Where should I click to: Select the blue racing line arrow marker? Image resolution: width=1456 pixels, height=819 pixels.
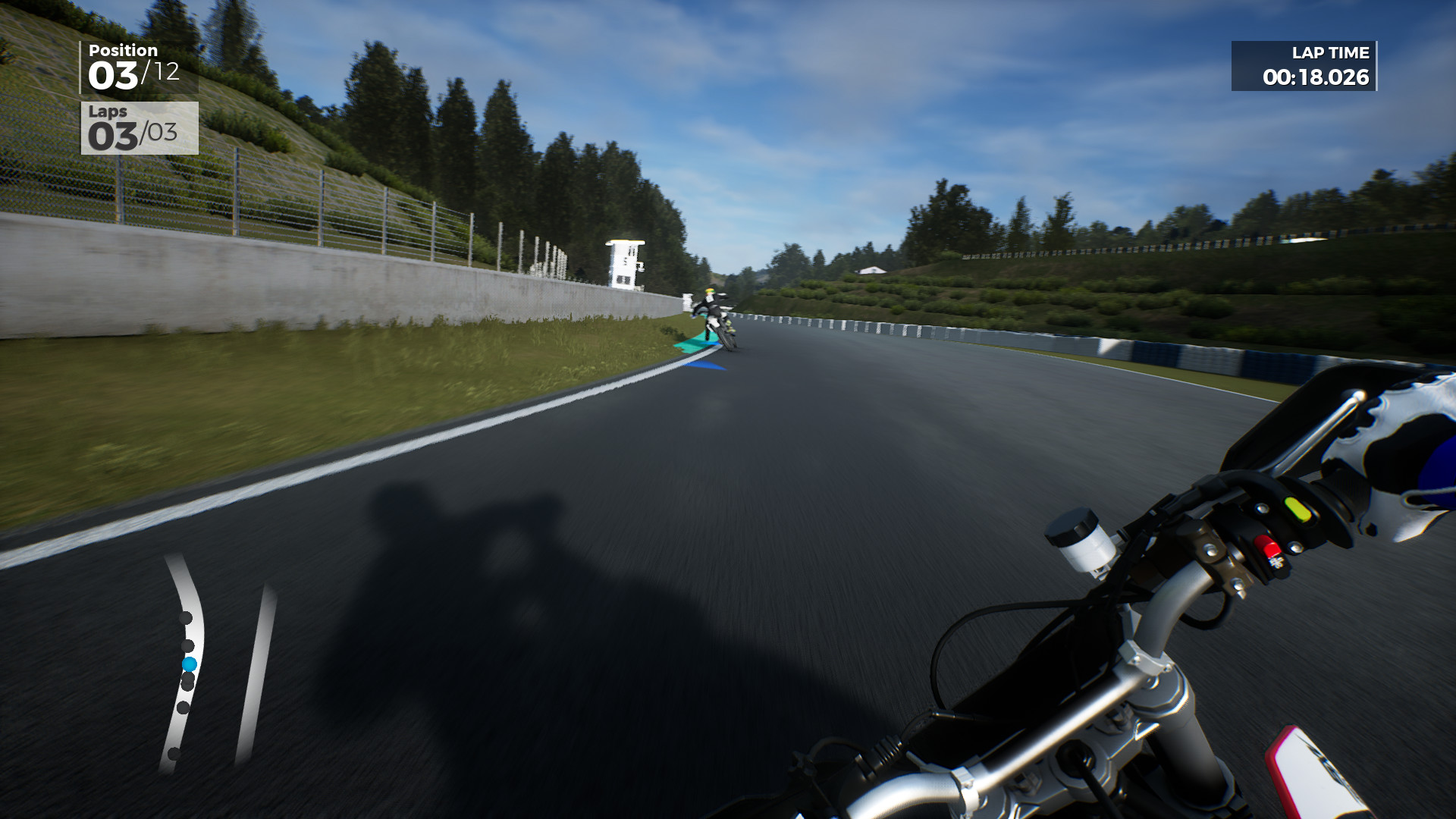pos(704,364)
